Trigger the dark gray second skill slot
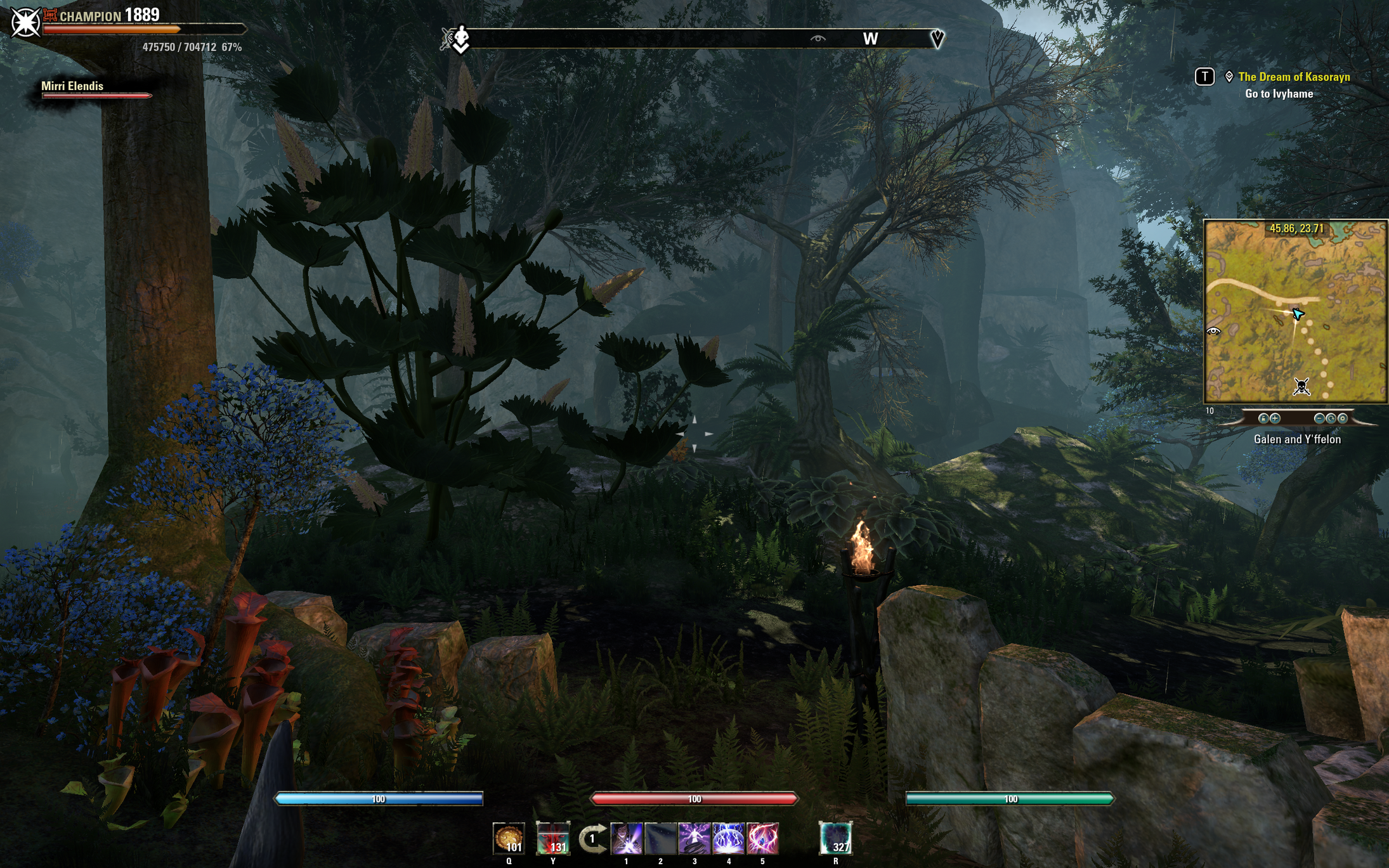The image size is (1389, 868). click(660, 838)
